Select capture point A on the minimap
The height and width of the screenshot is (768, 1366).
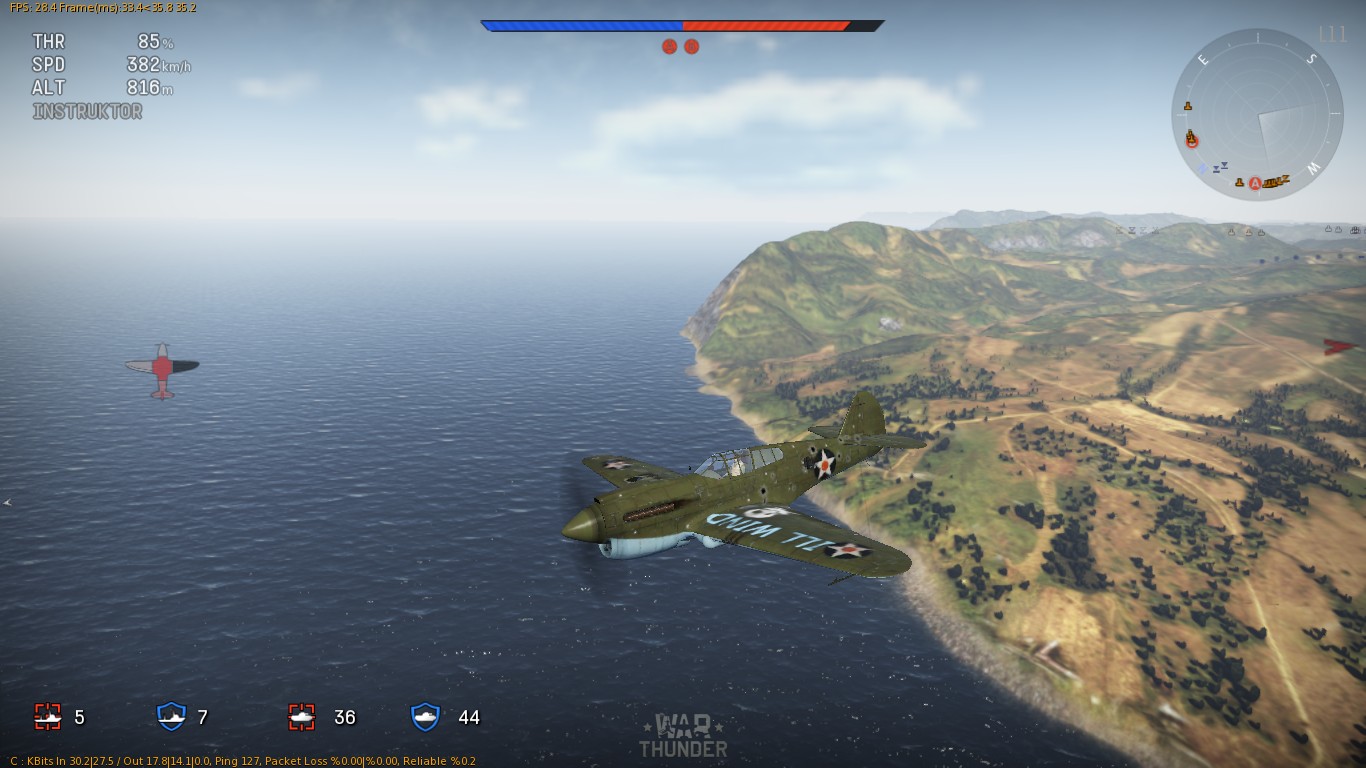(x=1255, y=183)
